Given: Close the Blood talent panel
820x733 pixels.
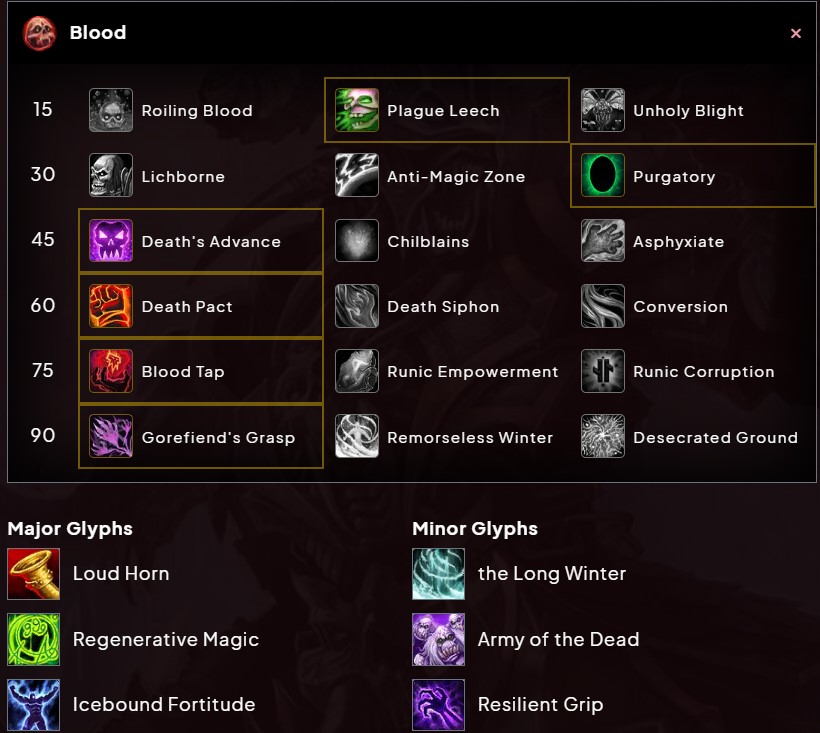Looking at the screenshot, I should pos(796,33).
